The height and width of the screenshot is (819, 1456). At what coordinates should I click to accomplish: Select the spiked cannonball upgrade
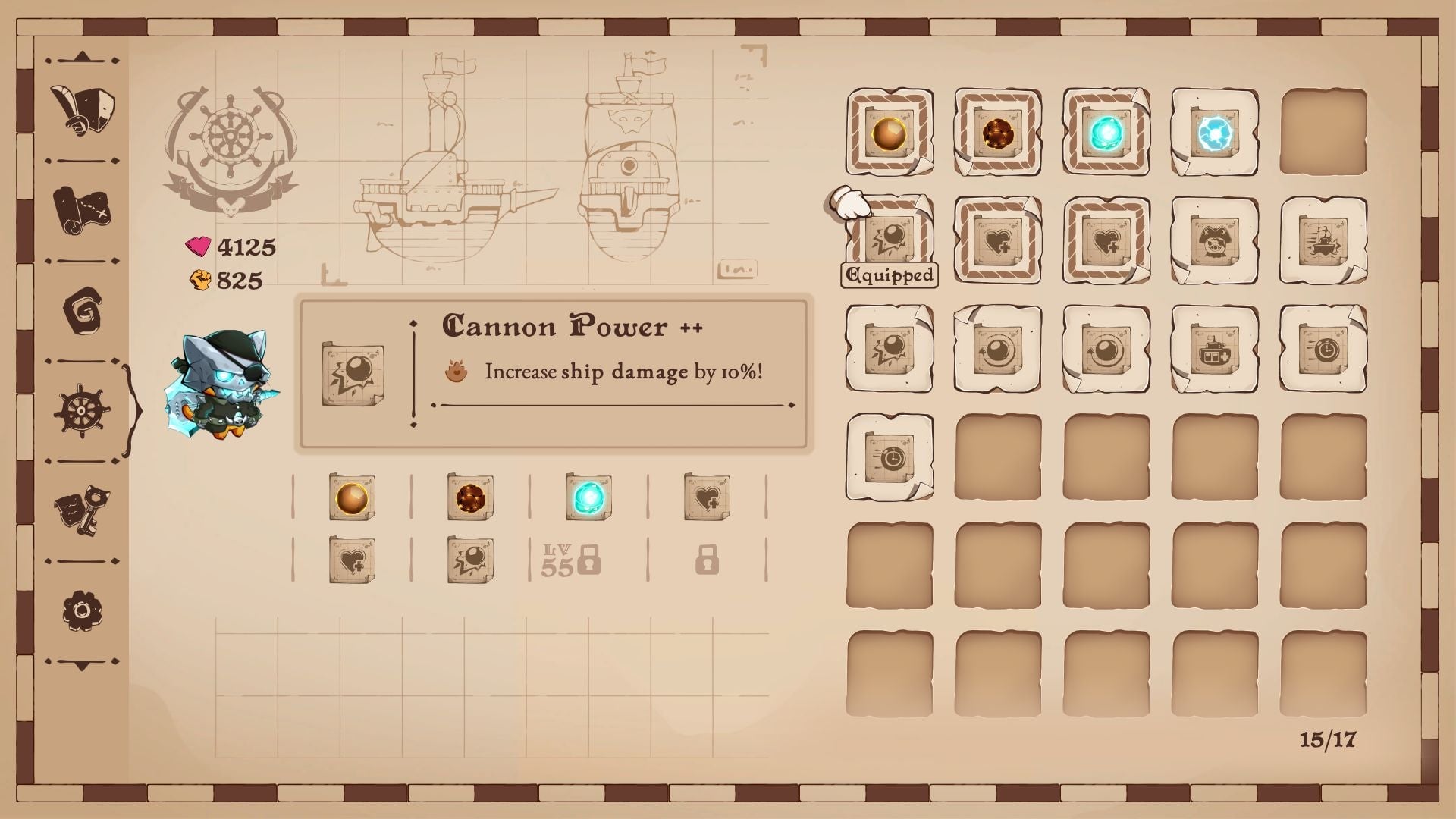point(997,134)
